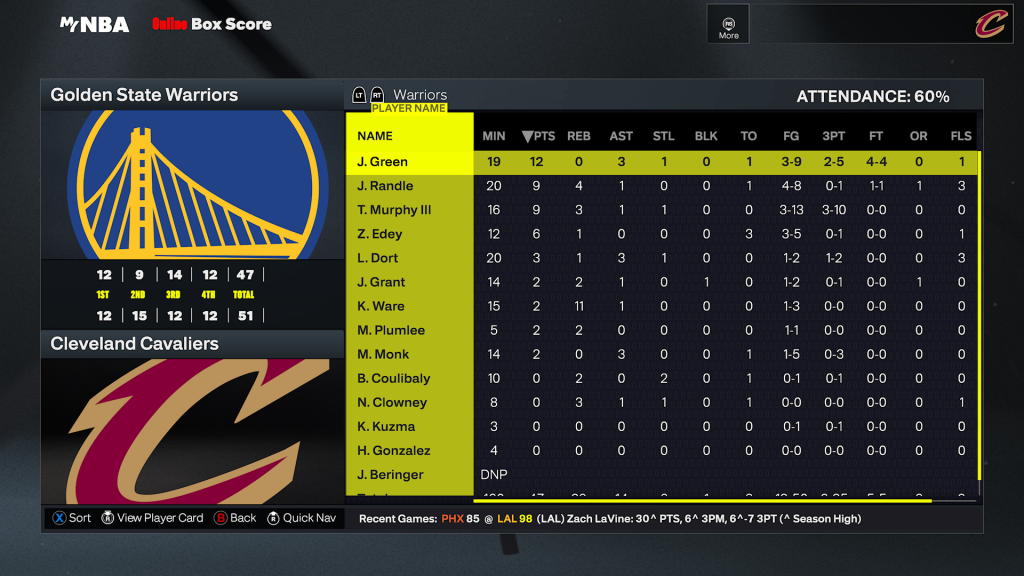Sort by the REB column header
This screenshot has width=1024, height=576.
coord(579,136)
